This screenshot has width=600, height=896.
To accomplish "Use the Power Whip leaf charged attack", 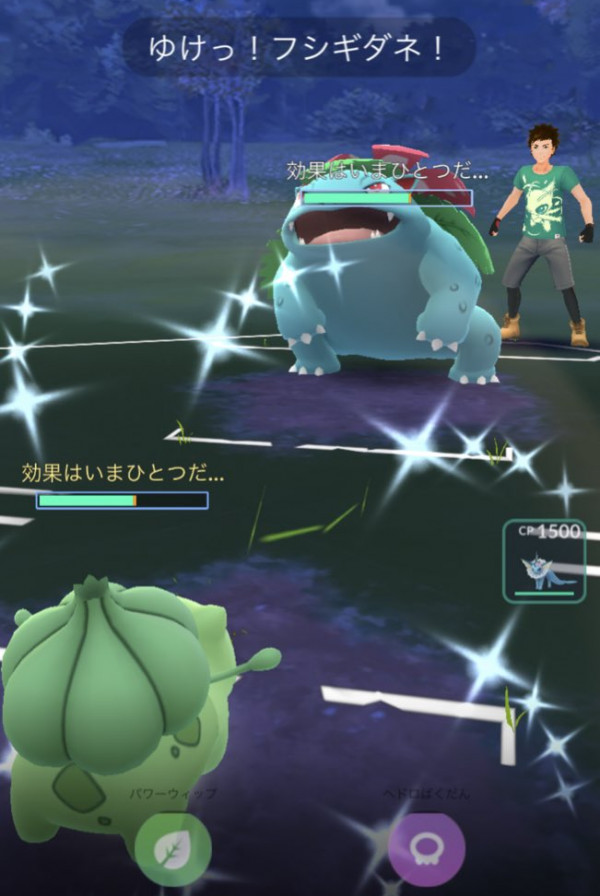I will pos(173,847).
